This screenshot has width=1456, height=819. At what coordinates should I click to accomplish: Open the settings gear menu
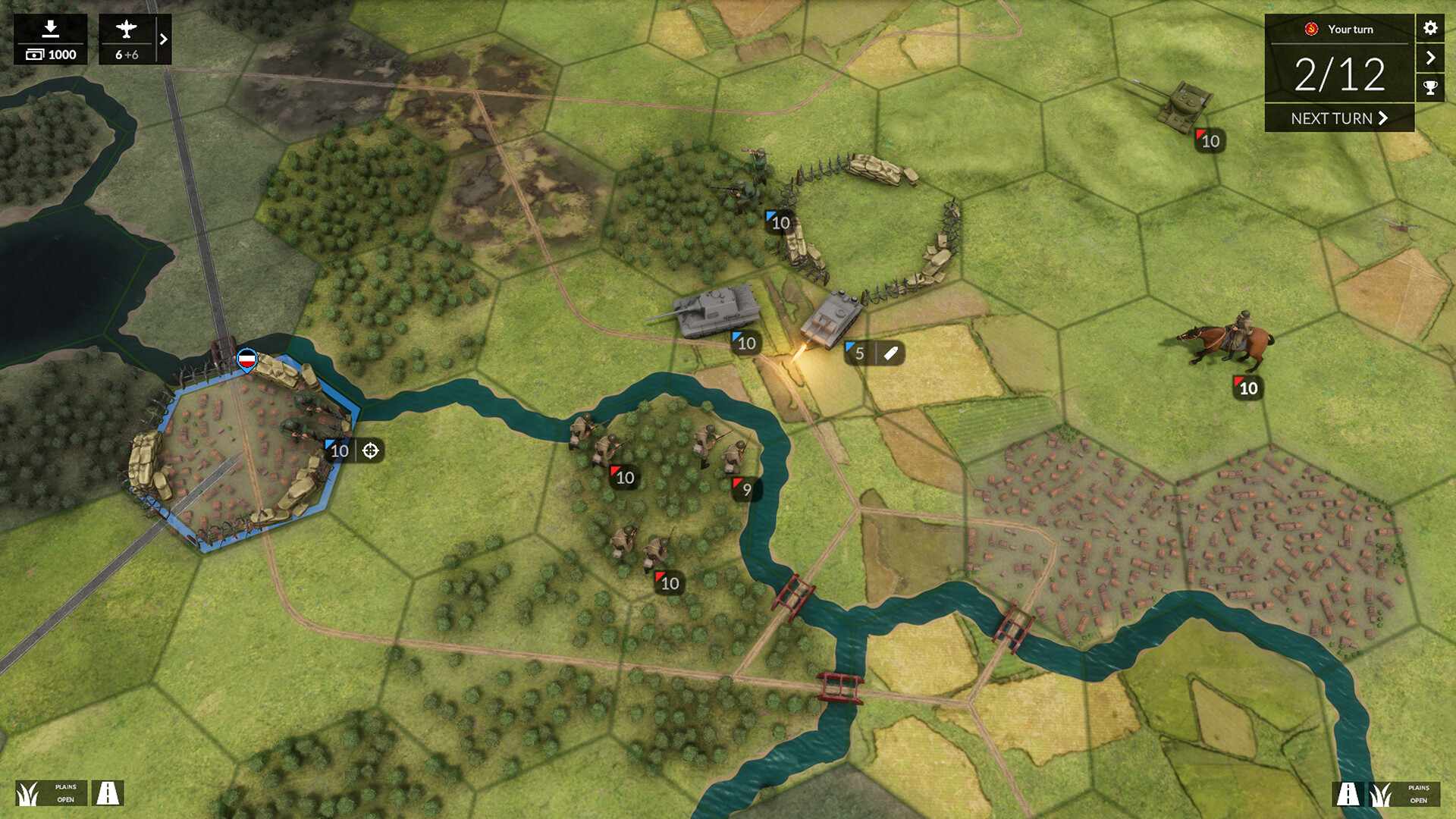(x=1430, y=29)
